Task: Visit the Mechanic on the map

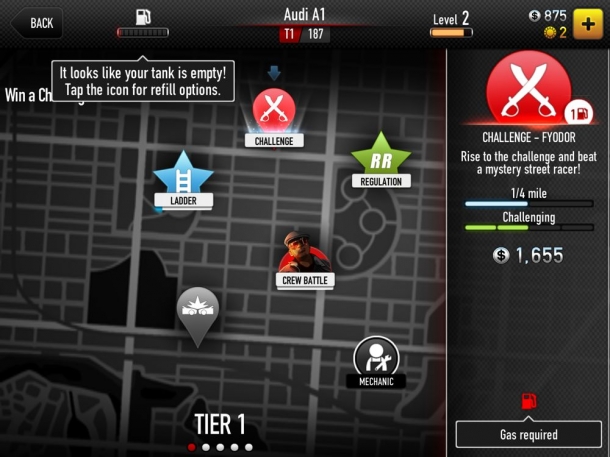Action: 376,357
